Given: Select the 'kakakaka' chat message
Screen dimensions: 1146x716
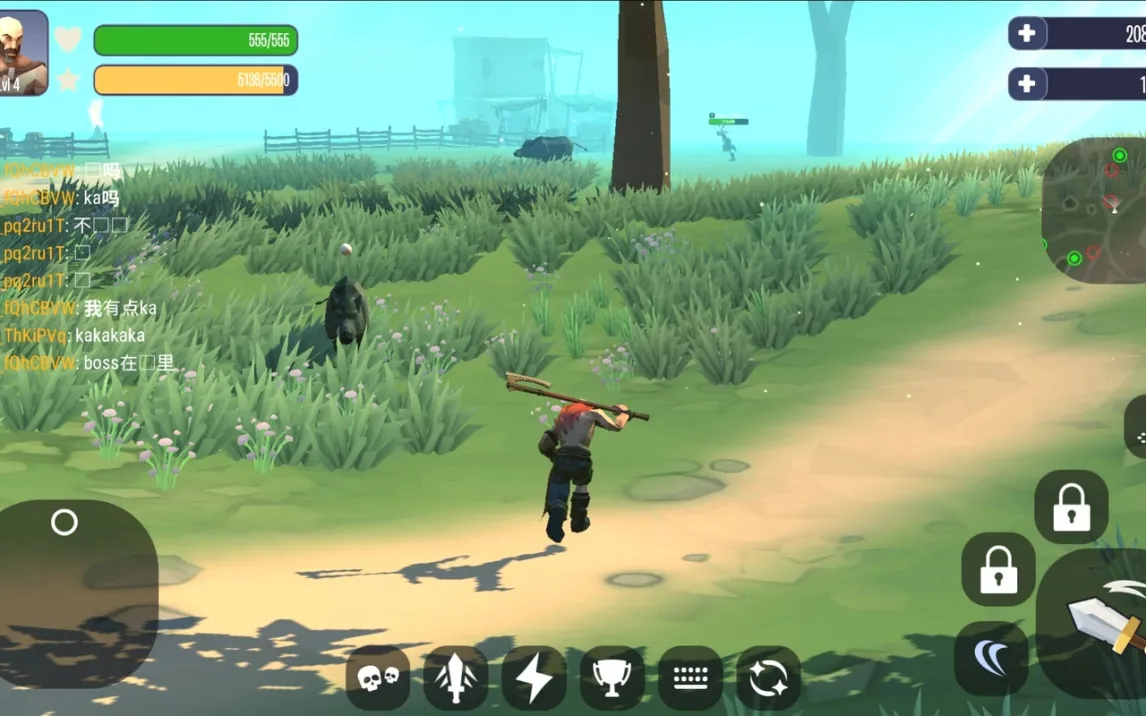Looking at the screenshot, I should 110,335.
